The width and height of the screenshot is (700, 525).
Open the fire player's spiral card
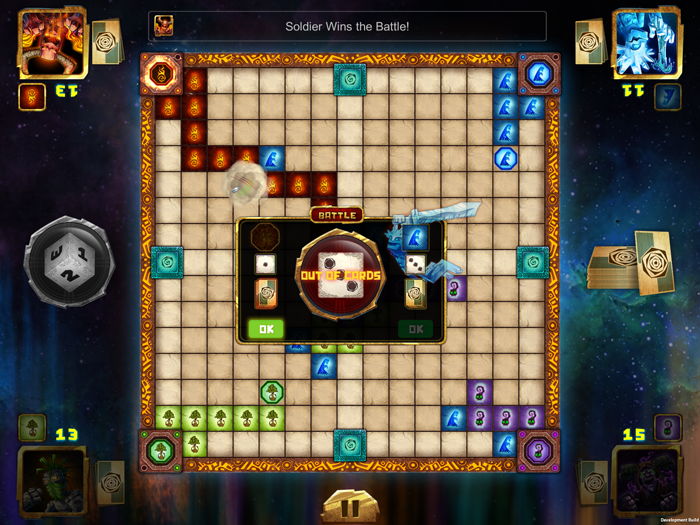105,40
